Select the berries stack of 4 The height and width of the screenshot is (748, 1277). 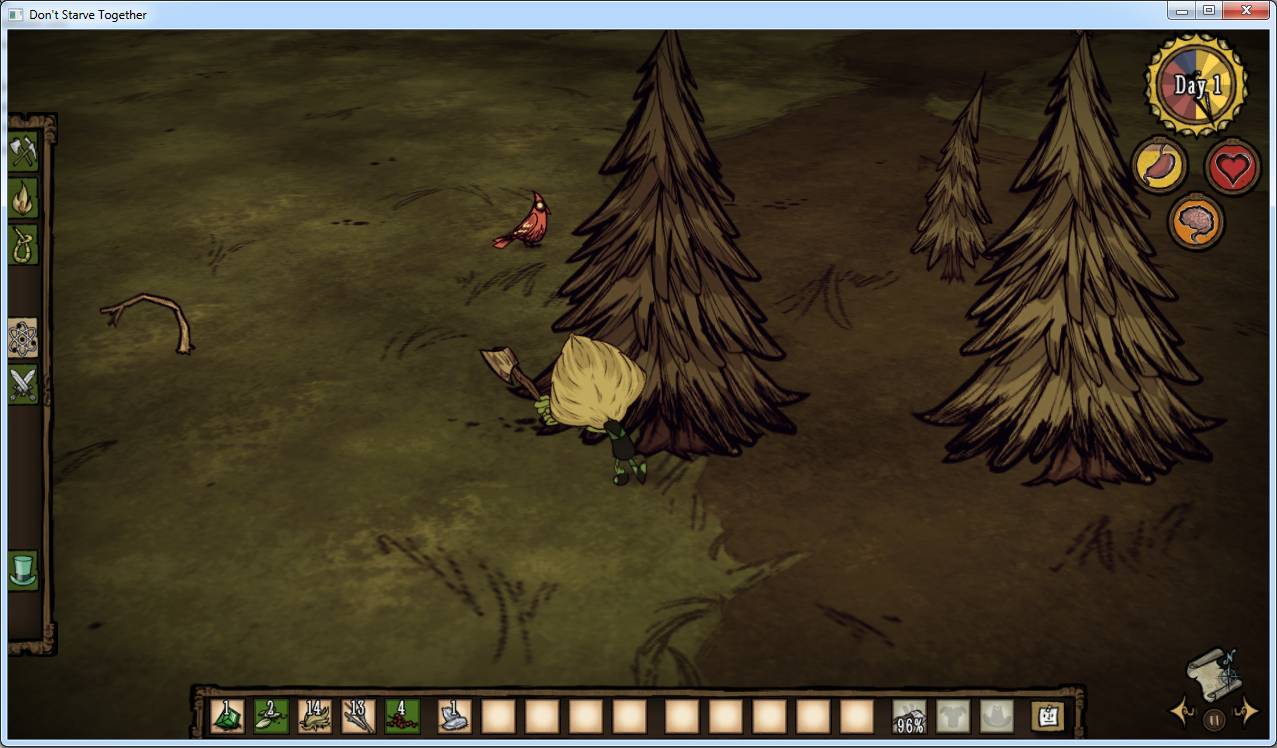pyautogui.click(x=403, y=716)
